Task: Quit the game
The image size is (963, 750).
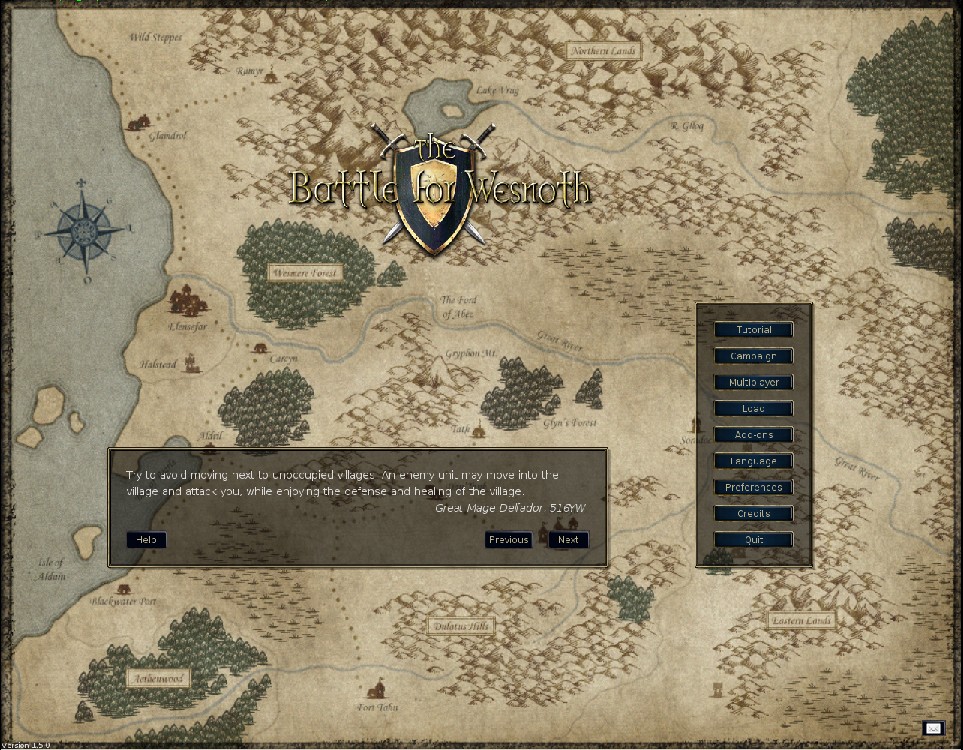Action: click(753, 540)
